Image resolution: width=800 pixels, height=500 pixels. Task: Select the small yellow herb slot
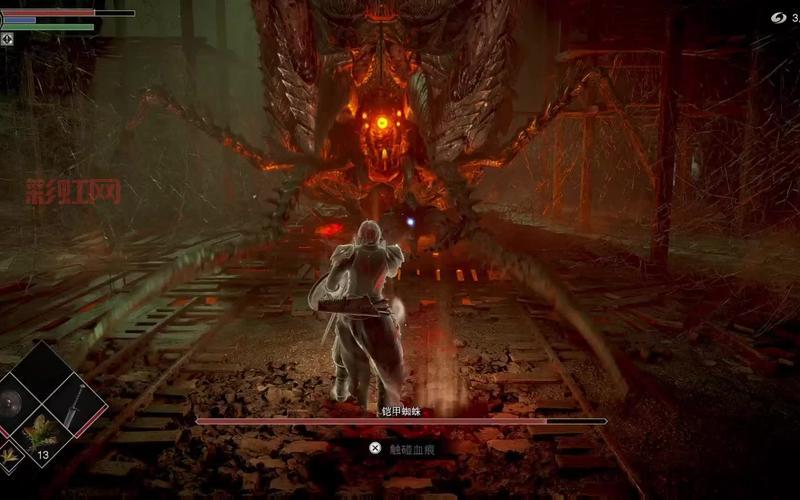tap(9, 457)
